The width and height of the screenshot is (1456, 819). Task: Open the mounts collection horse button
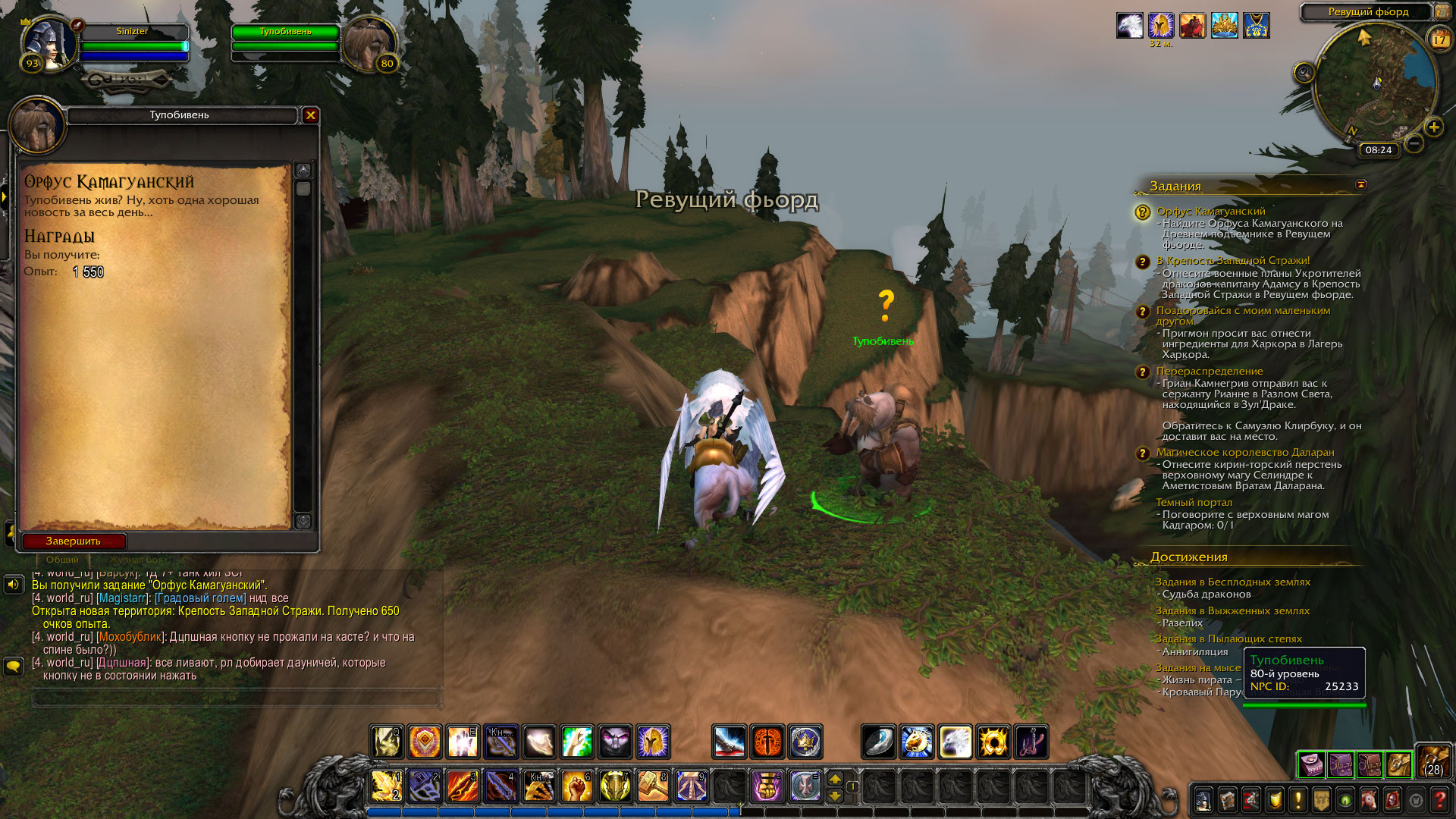pyautogui.click(x=1369, y=800)
